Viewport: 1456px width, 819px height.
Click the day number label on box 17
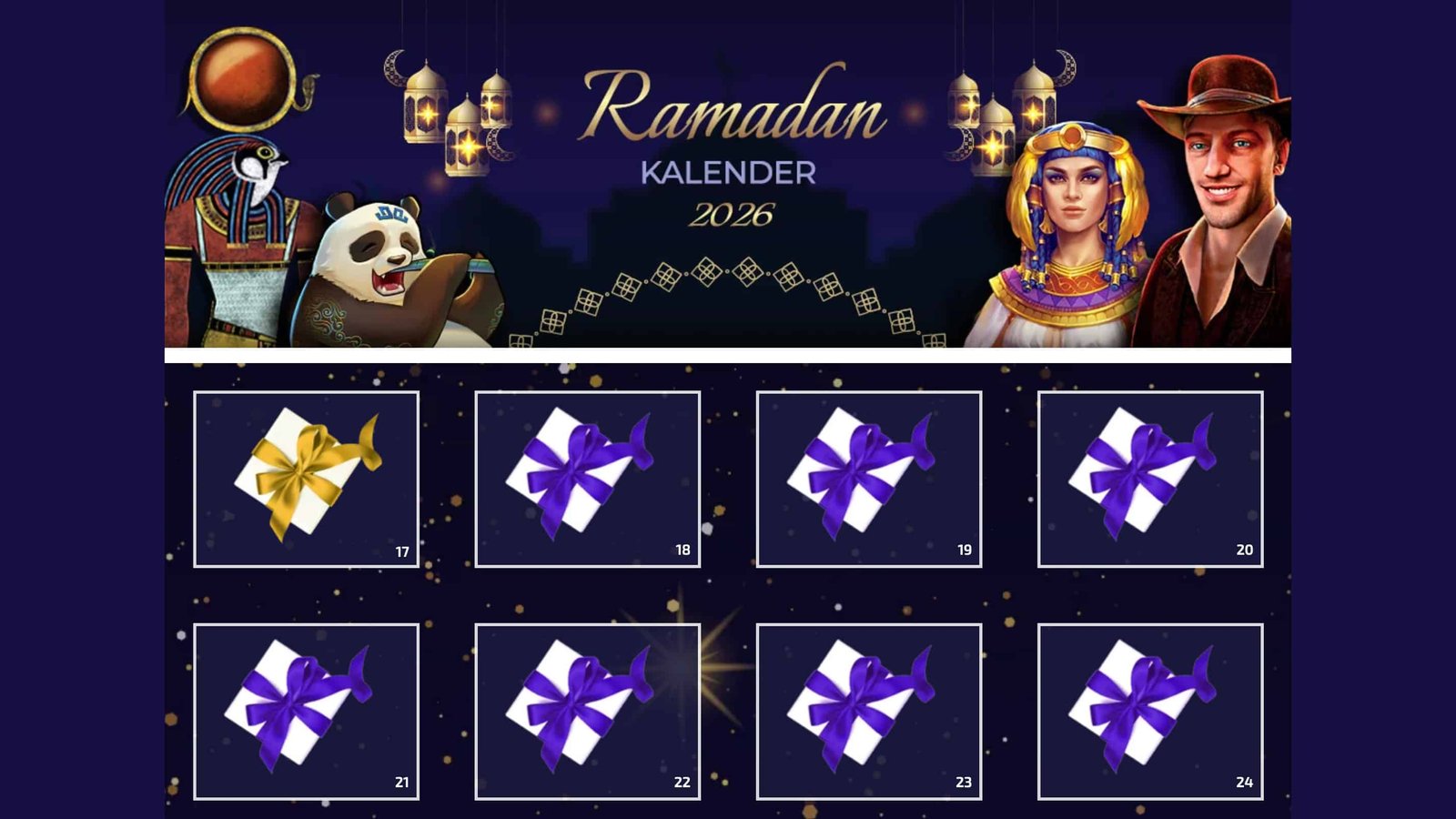tap(399, 550)
